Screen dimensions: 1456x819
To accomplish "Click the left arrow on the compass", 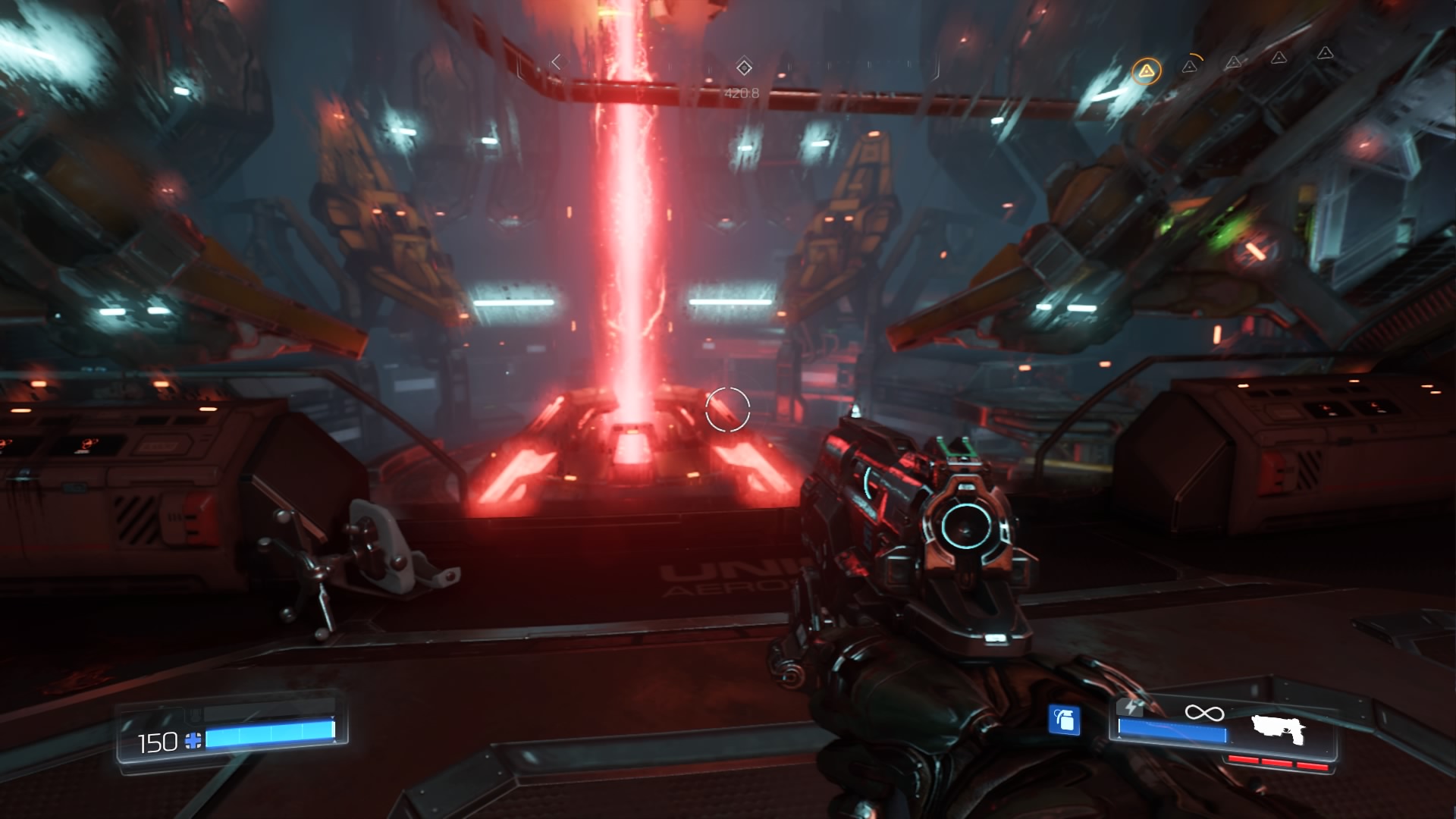I will 557,62.
